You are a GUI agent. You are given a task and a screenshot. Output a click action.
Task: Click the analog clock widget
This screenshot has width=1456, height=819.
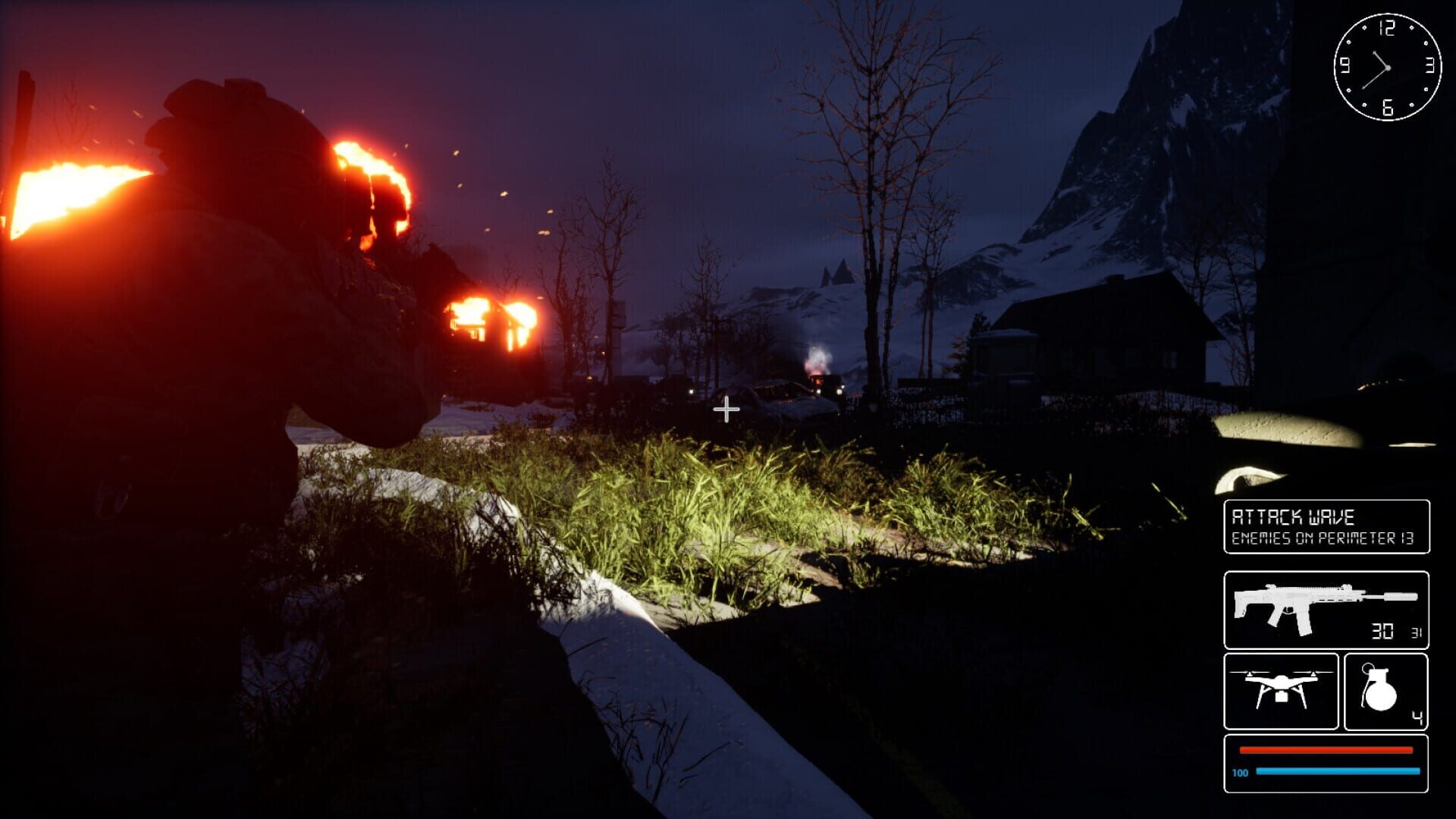click(1388, 67)
